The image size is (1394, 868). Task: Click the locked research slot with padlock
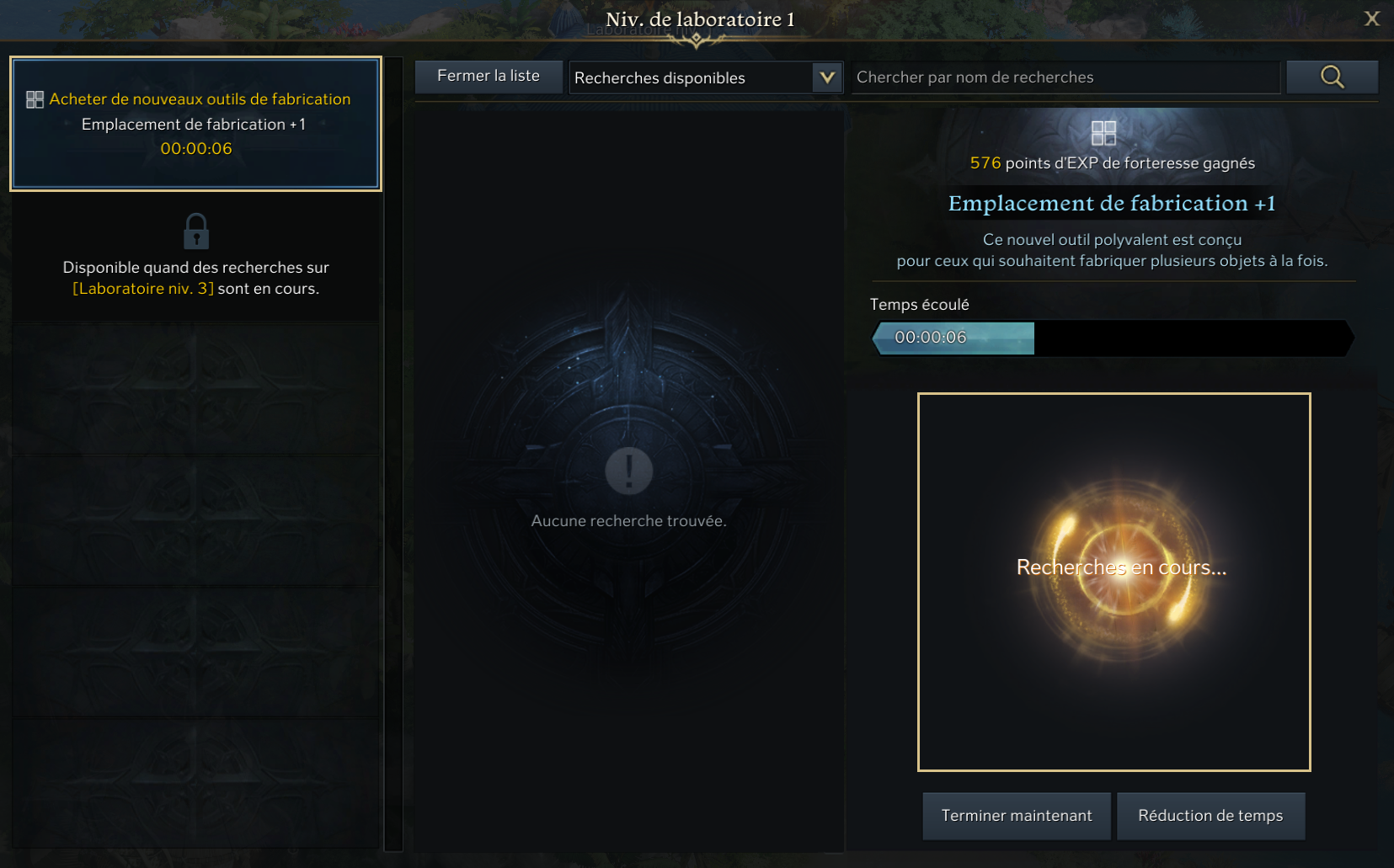coord(195,256)
